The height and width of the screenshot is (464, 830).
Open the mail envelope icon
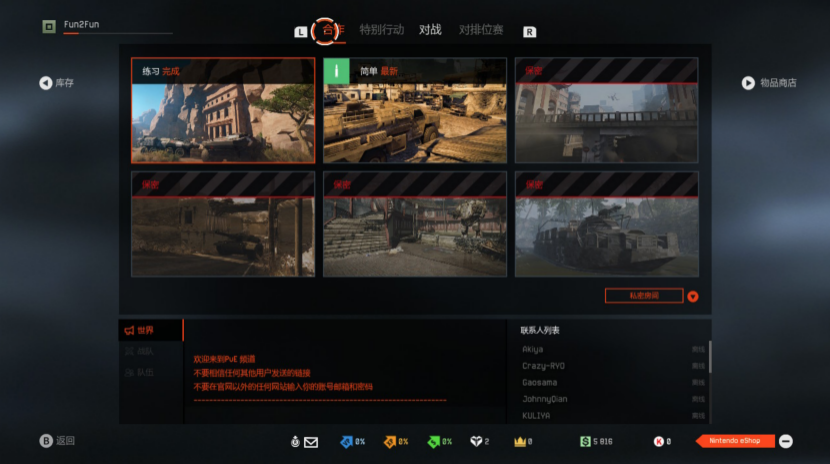click(x=311, y=442)
